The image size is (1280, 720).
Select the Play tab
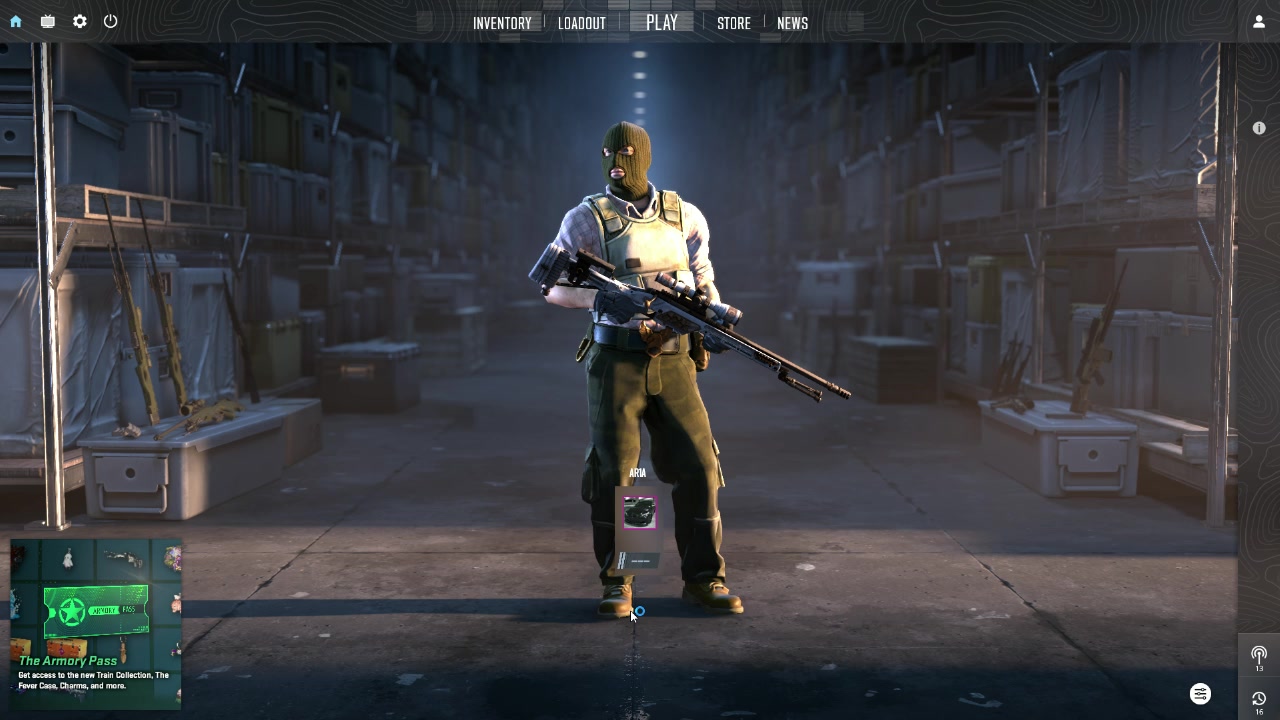(662, 23)
